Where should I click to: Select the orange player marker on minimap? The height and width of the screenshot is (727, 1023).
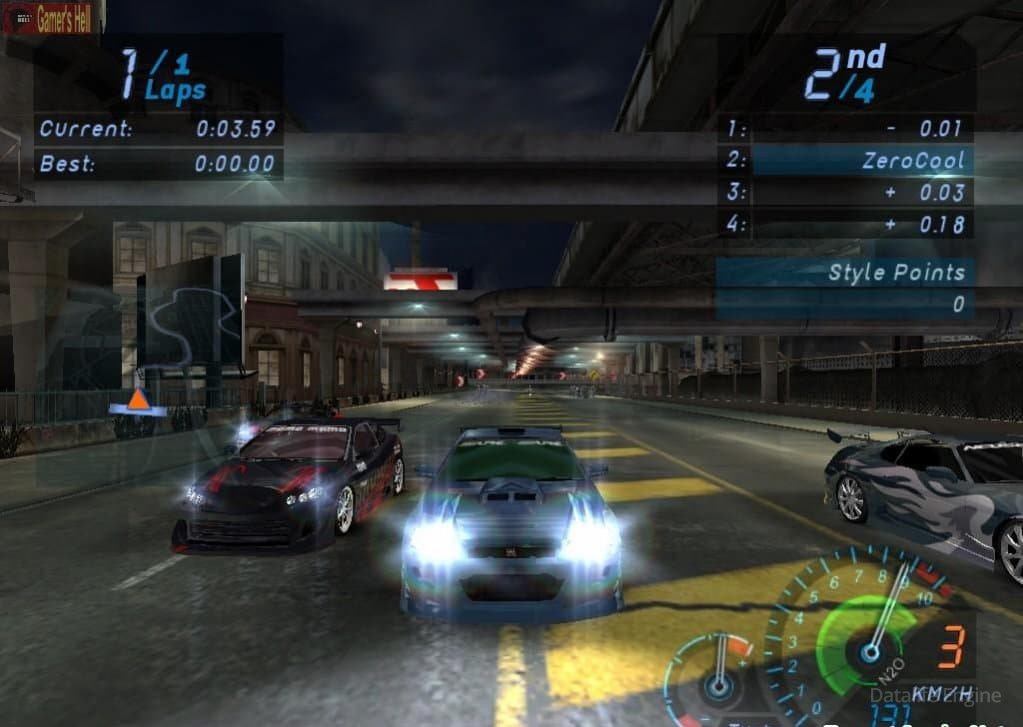(x=138, y=401)
